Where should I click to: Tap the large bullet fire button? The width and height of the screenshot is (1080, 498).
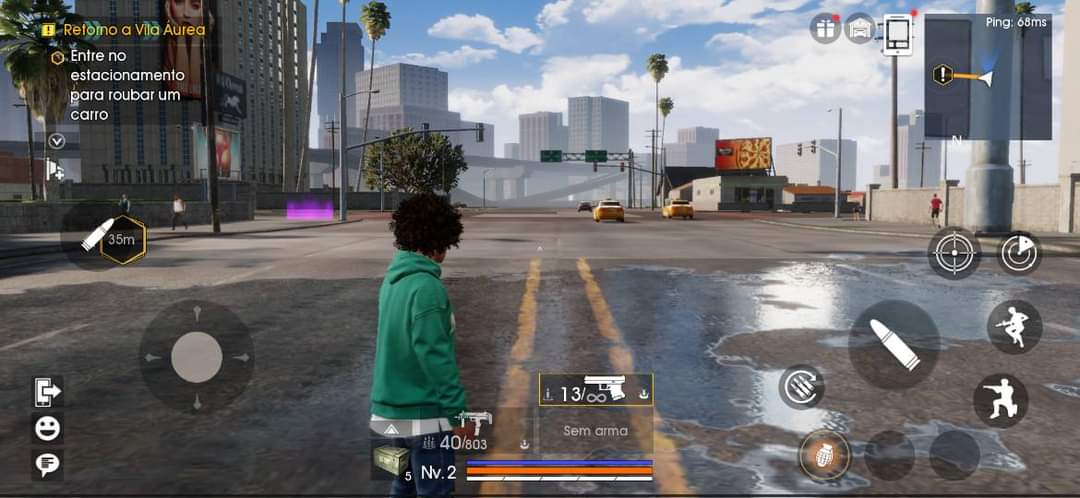[893, 344]
